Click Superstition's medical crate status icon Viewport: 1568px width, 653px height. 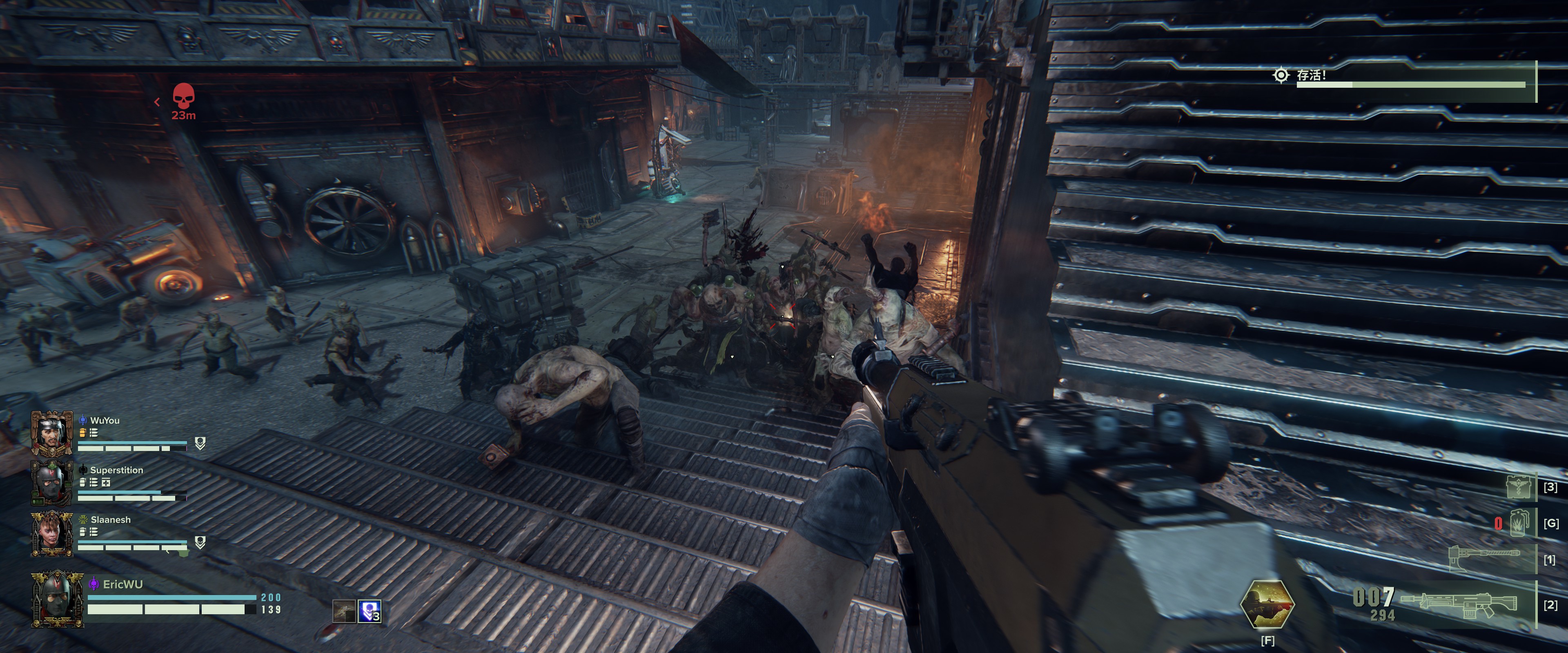point(106,482)
